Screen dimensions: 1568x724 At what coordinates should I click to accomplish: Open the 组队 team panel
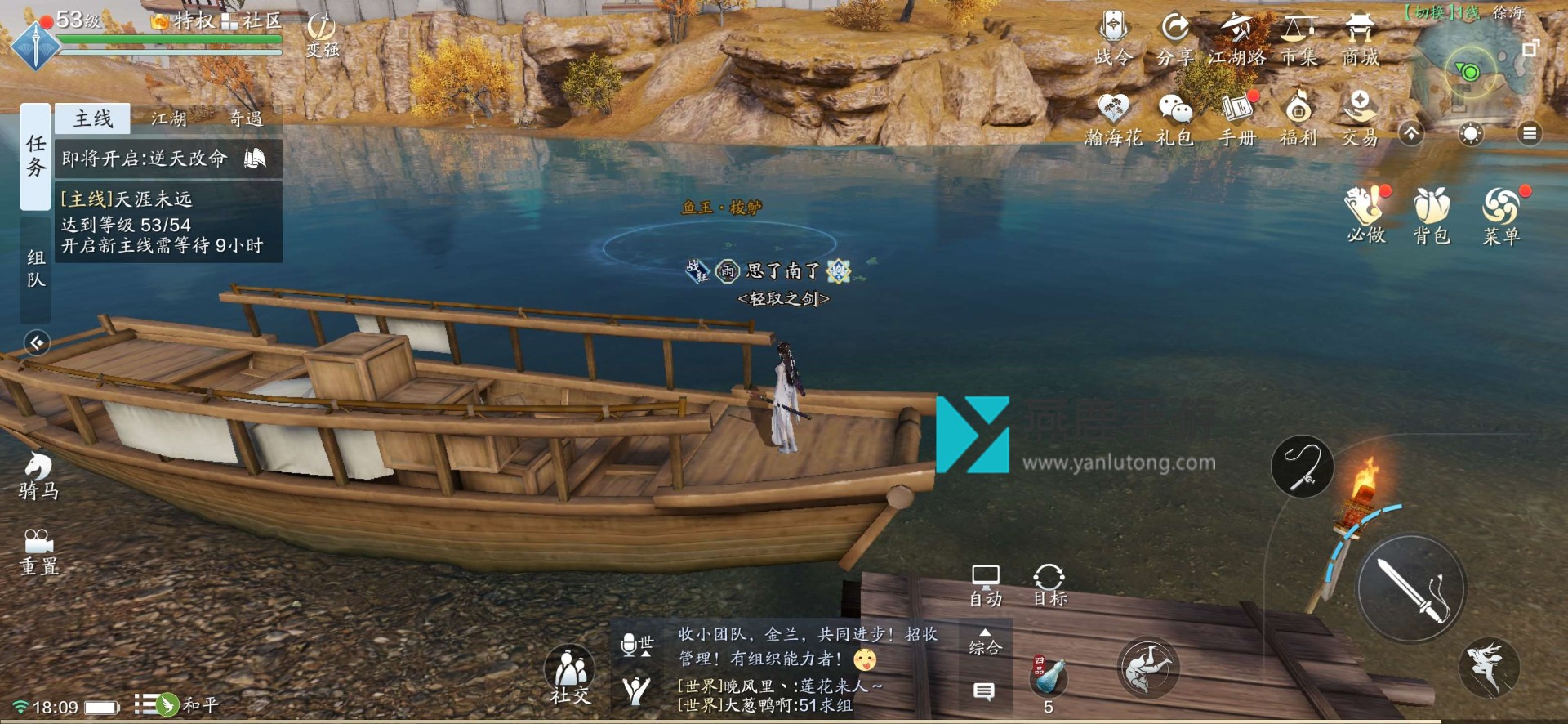[x=35, y=268]
